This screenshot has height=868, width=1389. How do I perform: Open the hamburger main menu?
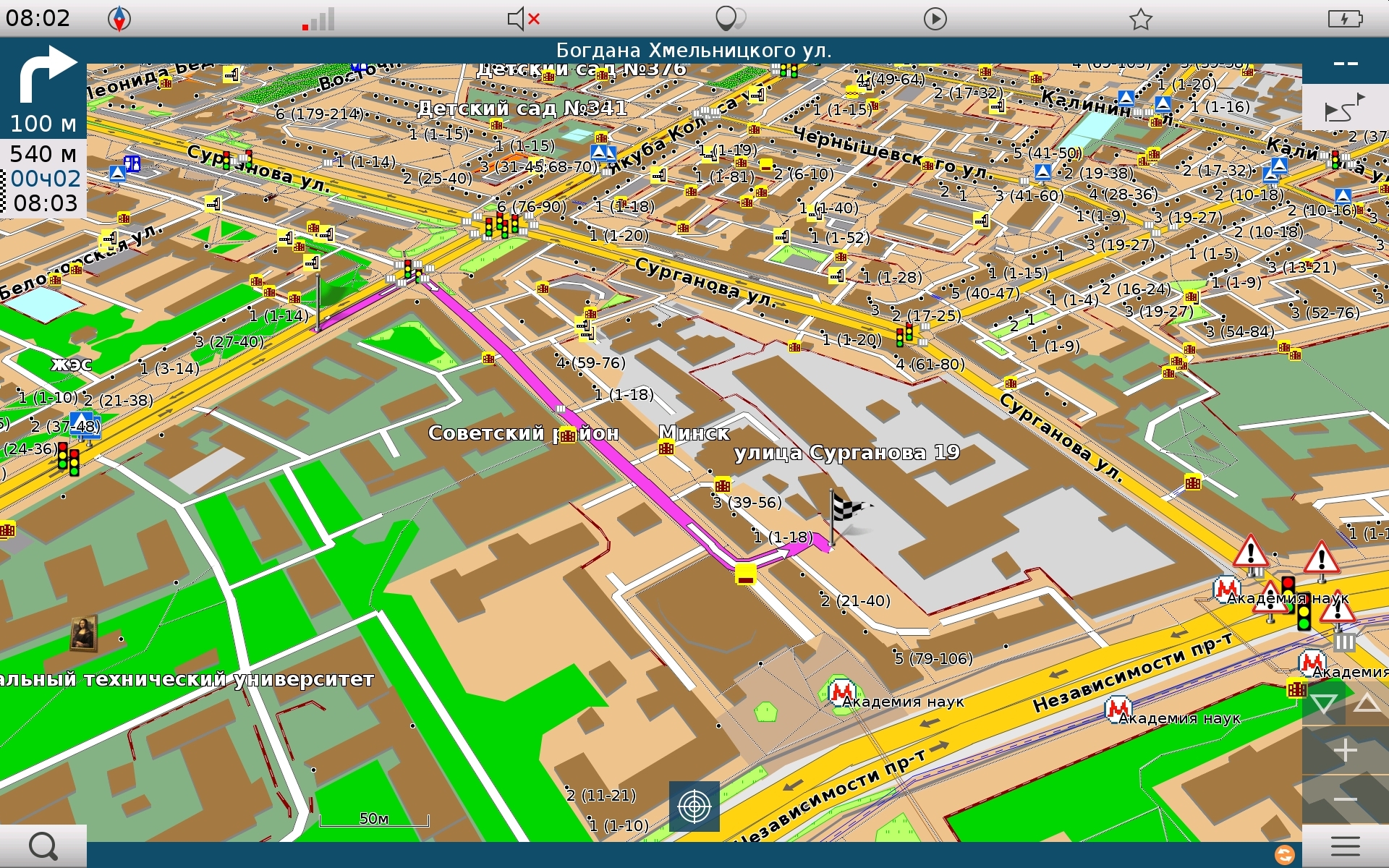(1345, 846)
